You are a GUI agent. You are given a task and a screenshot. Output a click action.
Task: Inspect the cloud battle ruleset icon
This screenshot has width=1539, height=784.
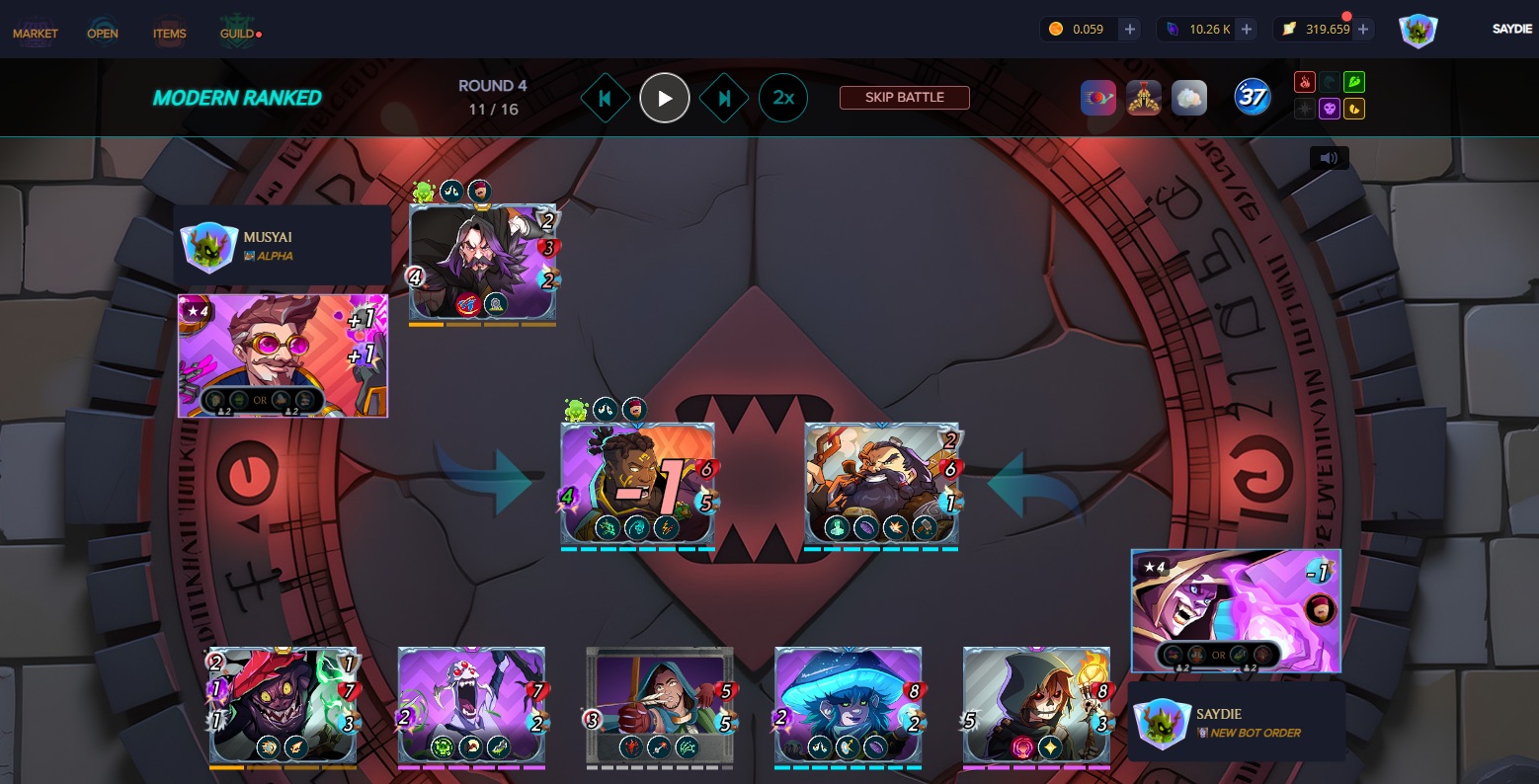click(1189, 98)
